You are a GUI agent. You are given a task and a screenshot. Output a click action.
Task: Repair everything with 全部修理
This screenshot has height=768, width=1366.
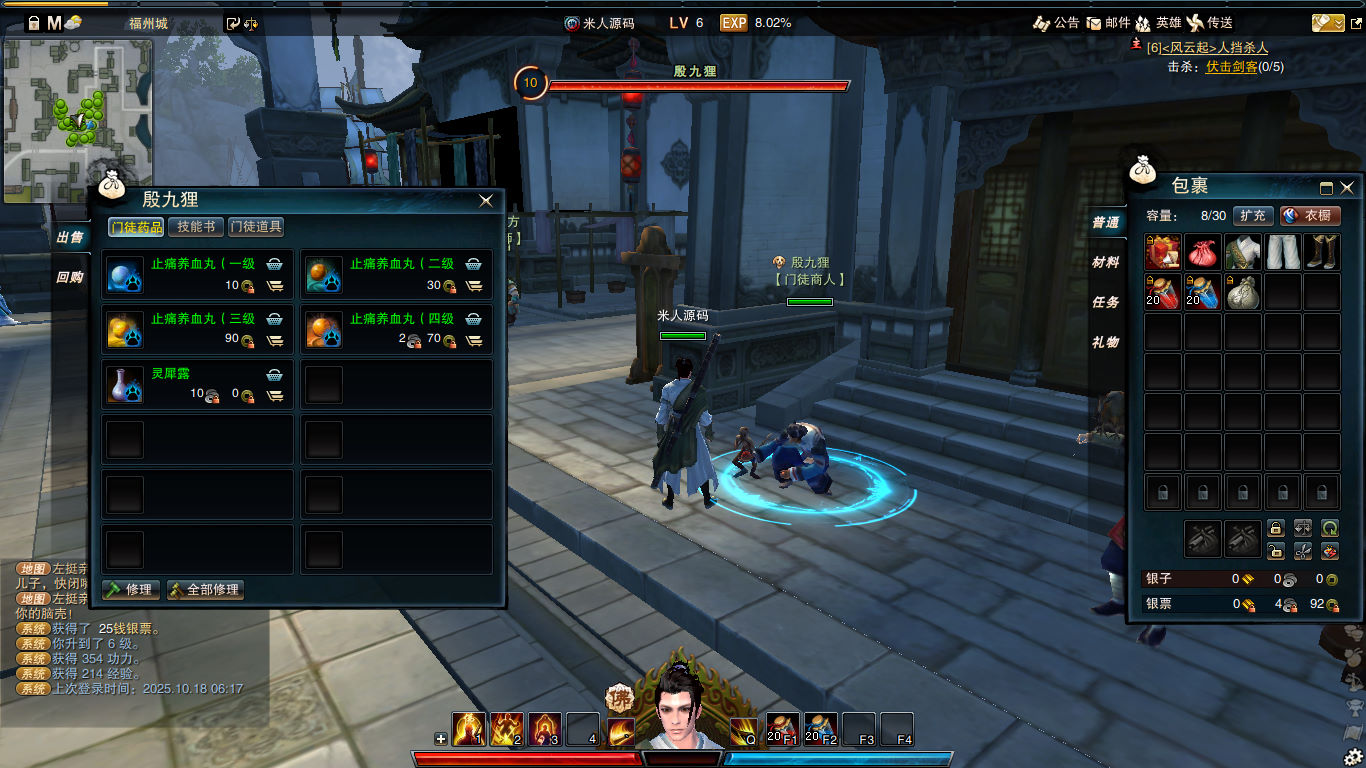pos(205,589)
